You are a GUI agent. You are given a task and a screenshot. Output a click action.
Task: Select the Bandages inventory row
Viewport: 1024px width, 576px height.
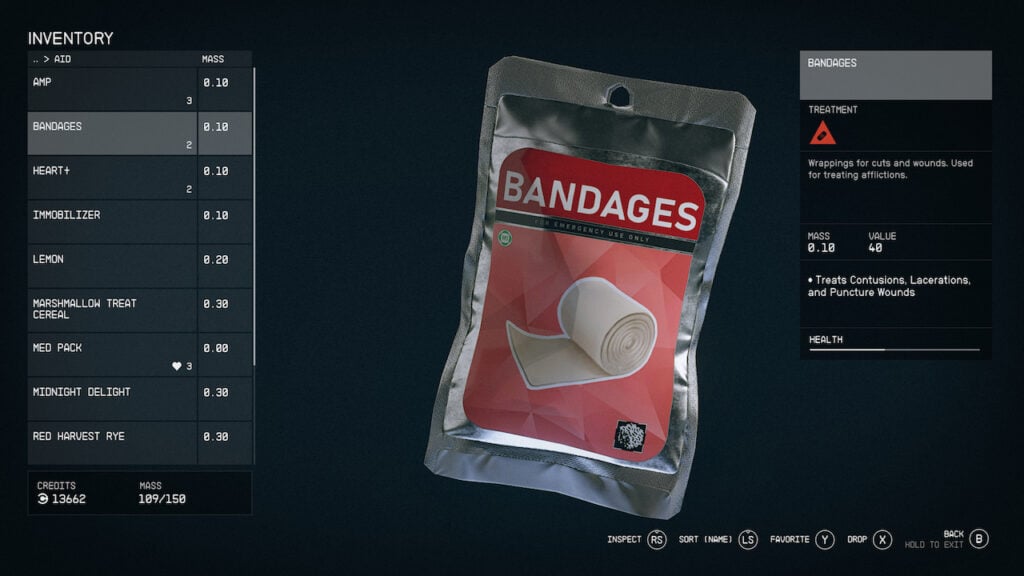point(112,133)
